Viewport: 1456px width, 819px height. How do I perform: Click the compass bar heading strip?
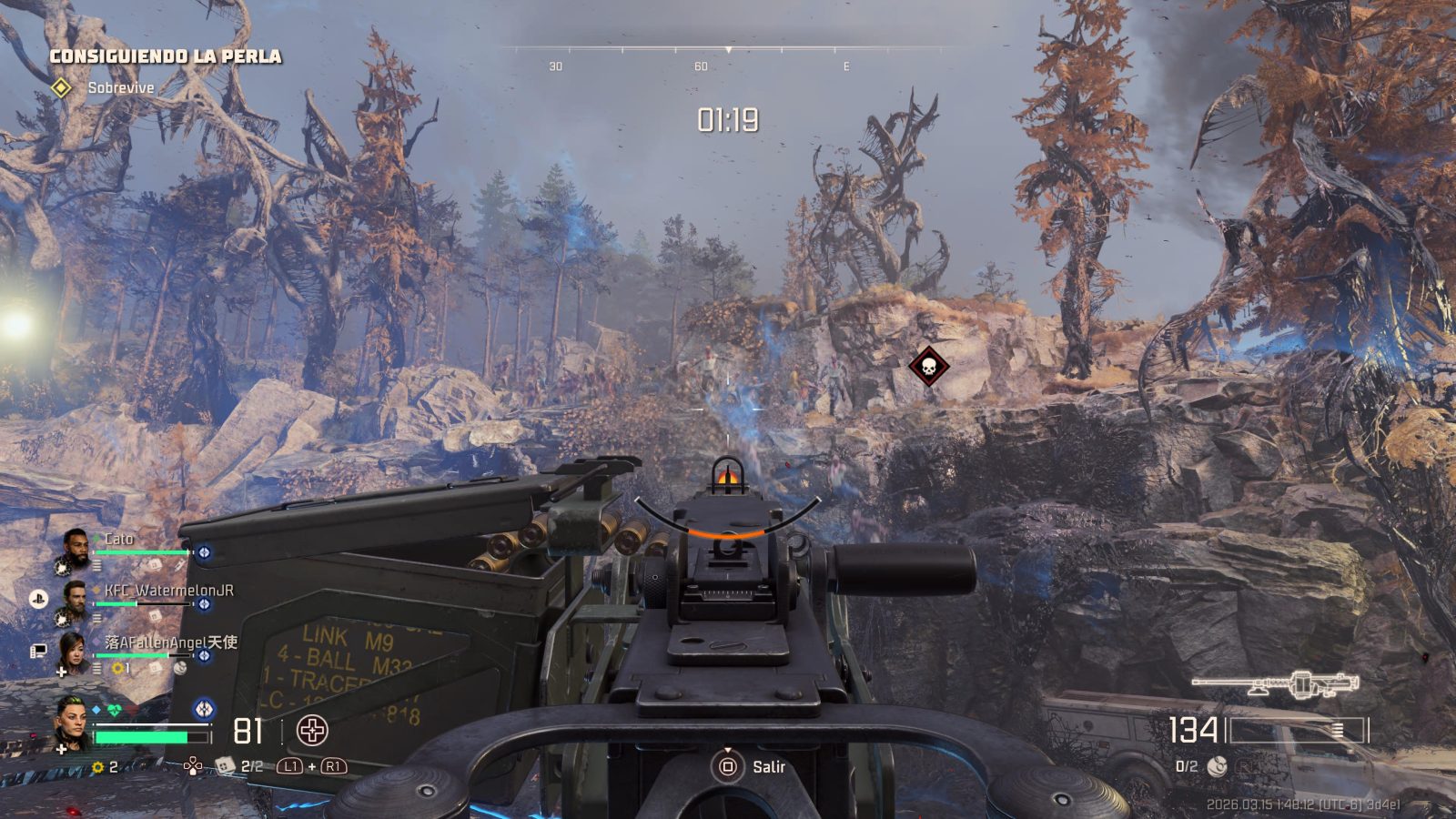(728, 49)
